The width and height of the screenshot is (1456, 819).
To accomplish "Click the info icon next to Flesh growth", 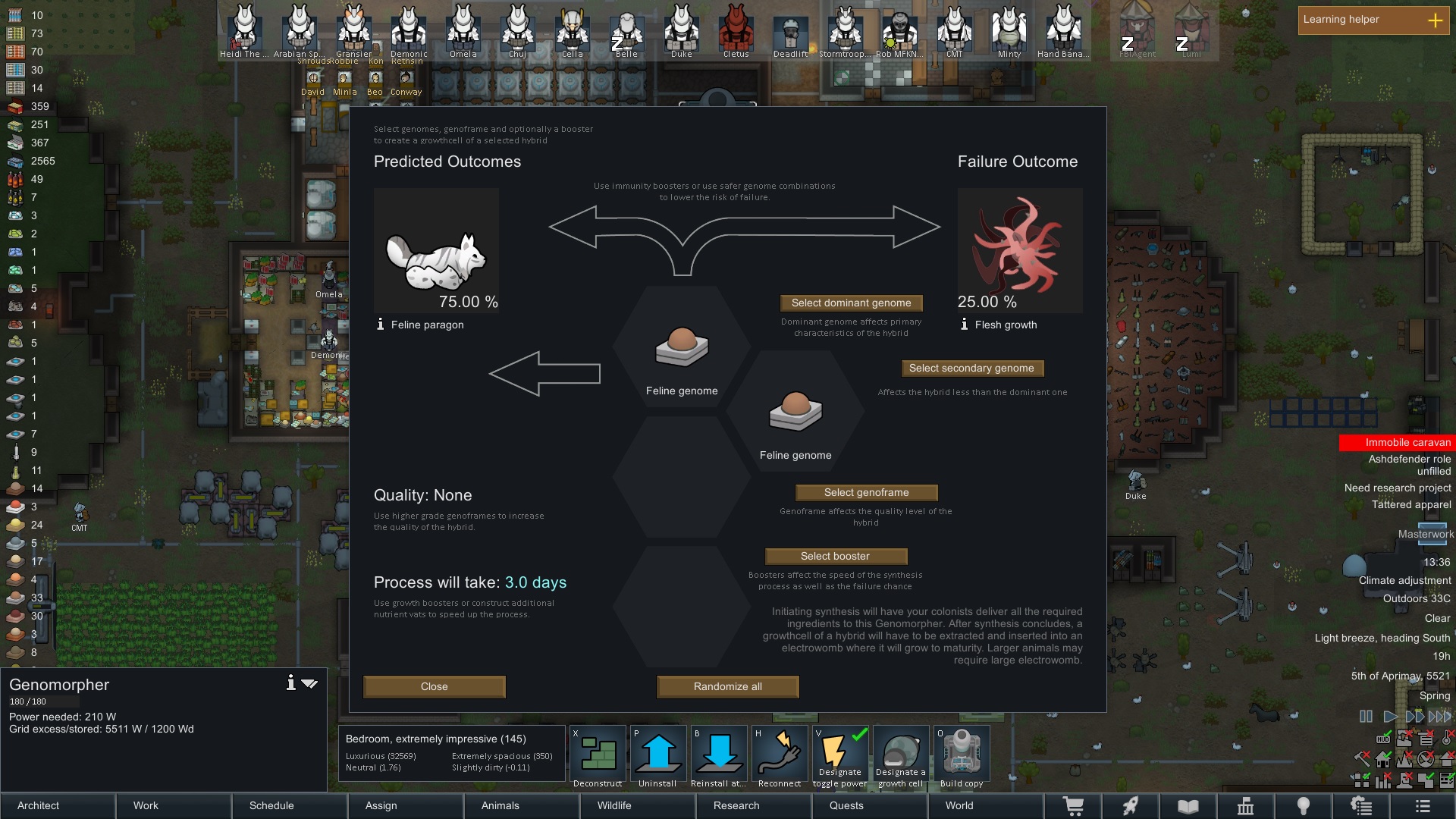I will pyautogui.click(x=963, y=324).
